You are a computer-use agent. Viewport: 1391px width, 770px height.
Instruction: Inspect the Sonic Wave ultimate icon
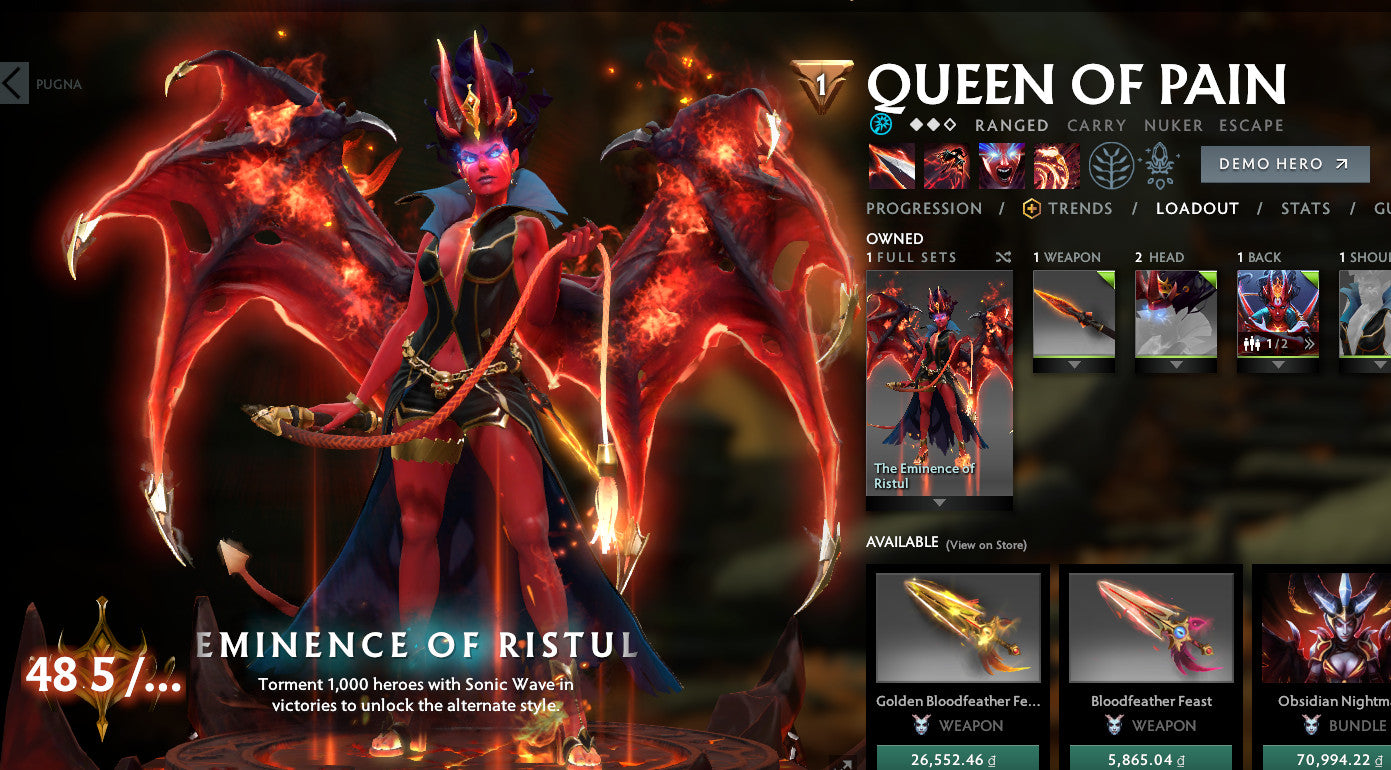[x=1055, y=164]
